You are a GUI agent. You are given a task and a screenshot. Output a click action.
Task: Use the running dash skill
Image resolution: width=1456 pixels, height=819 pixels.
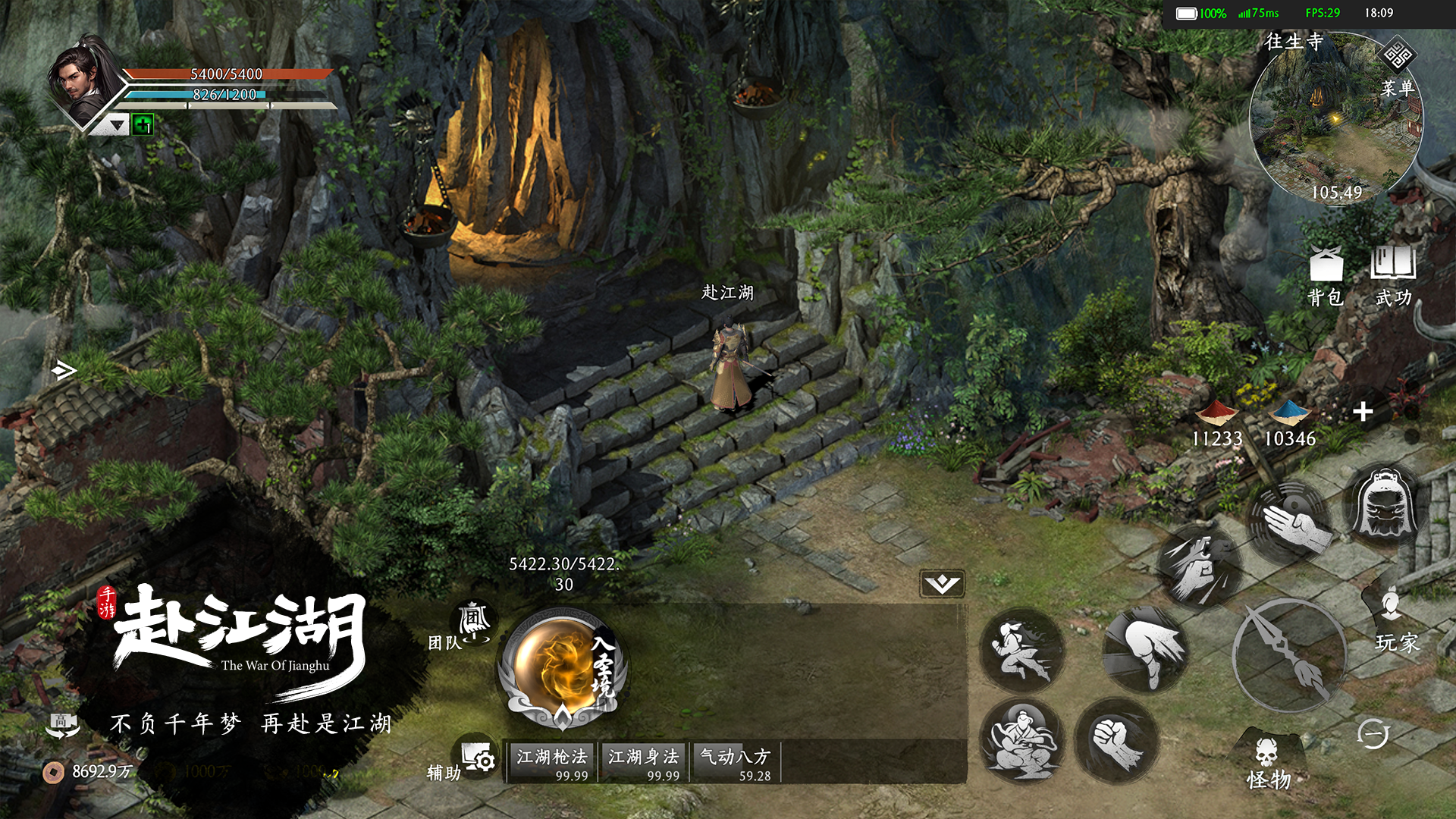coord(1021,650)
